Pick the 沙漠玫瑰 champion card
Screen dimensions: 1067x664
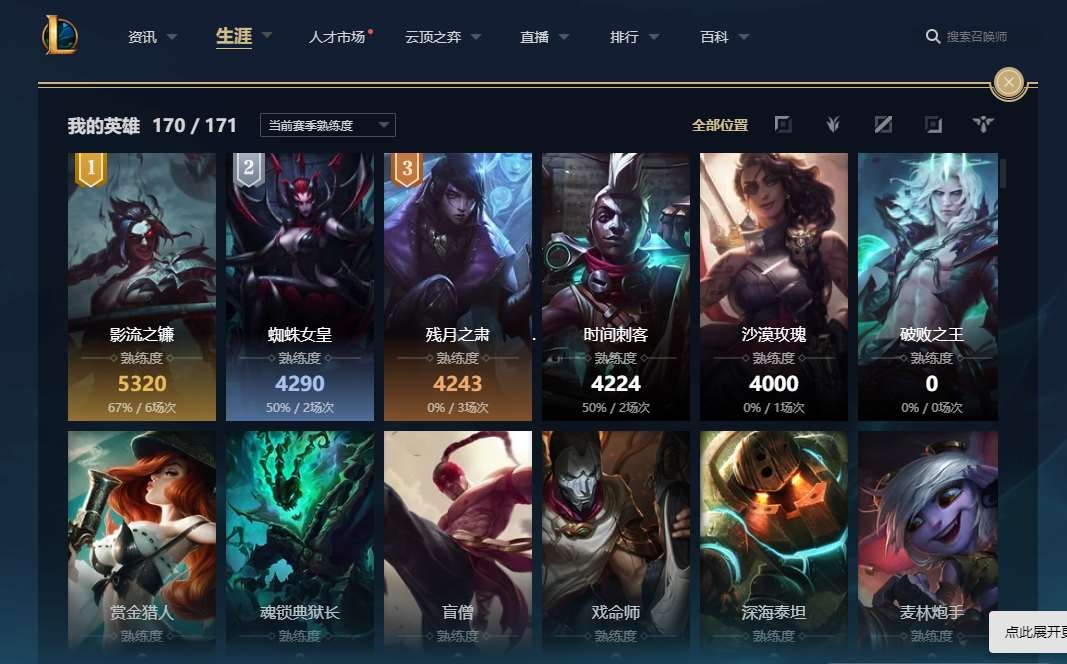774,286
